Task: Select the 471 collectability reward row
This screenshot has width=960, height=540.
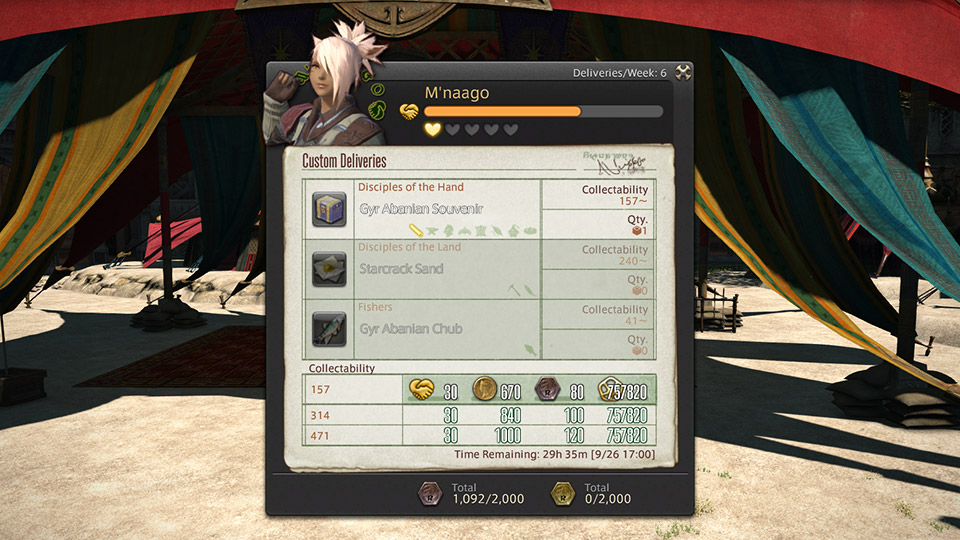Action: tap(487, 435)
